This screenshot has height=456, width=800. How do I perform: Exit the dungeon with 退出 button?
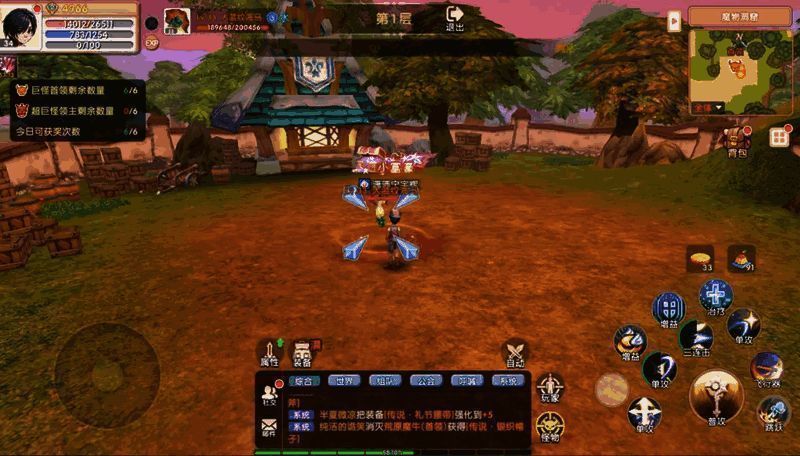click(x=455, y=17)
